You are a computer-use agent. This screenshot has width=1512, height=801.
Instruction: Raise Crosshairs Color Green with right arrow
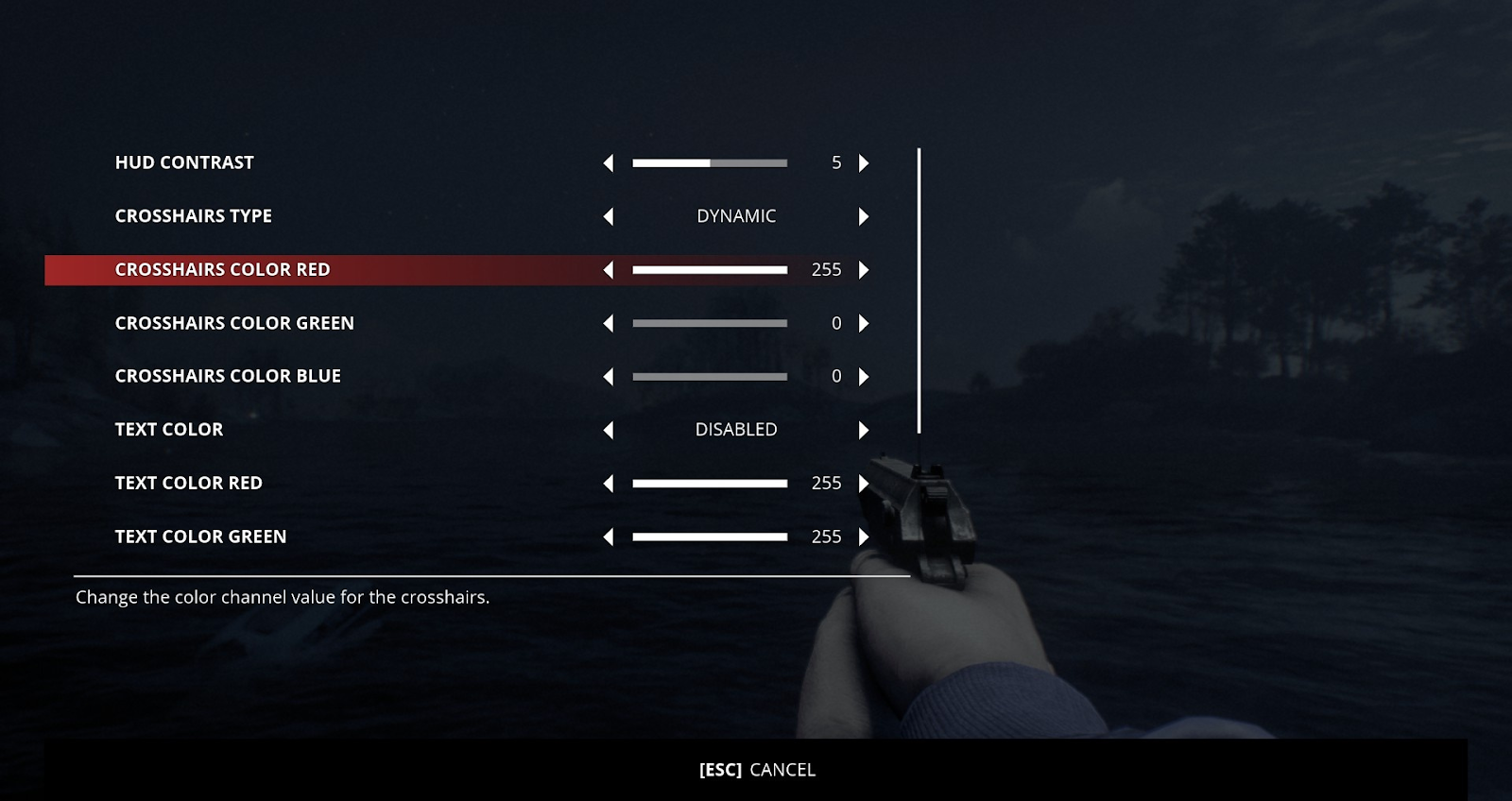[863, 324]
